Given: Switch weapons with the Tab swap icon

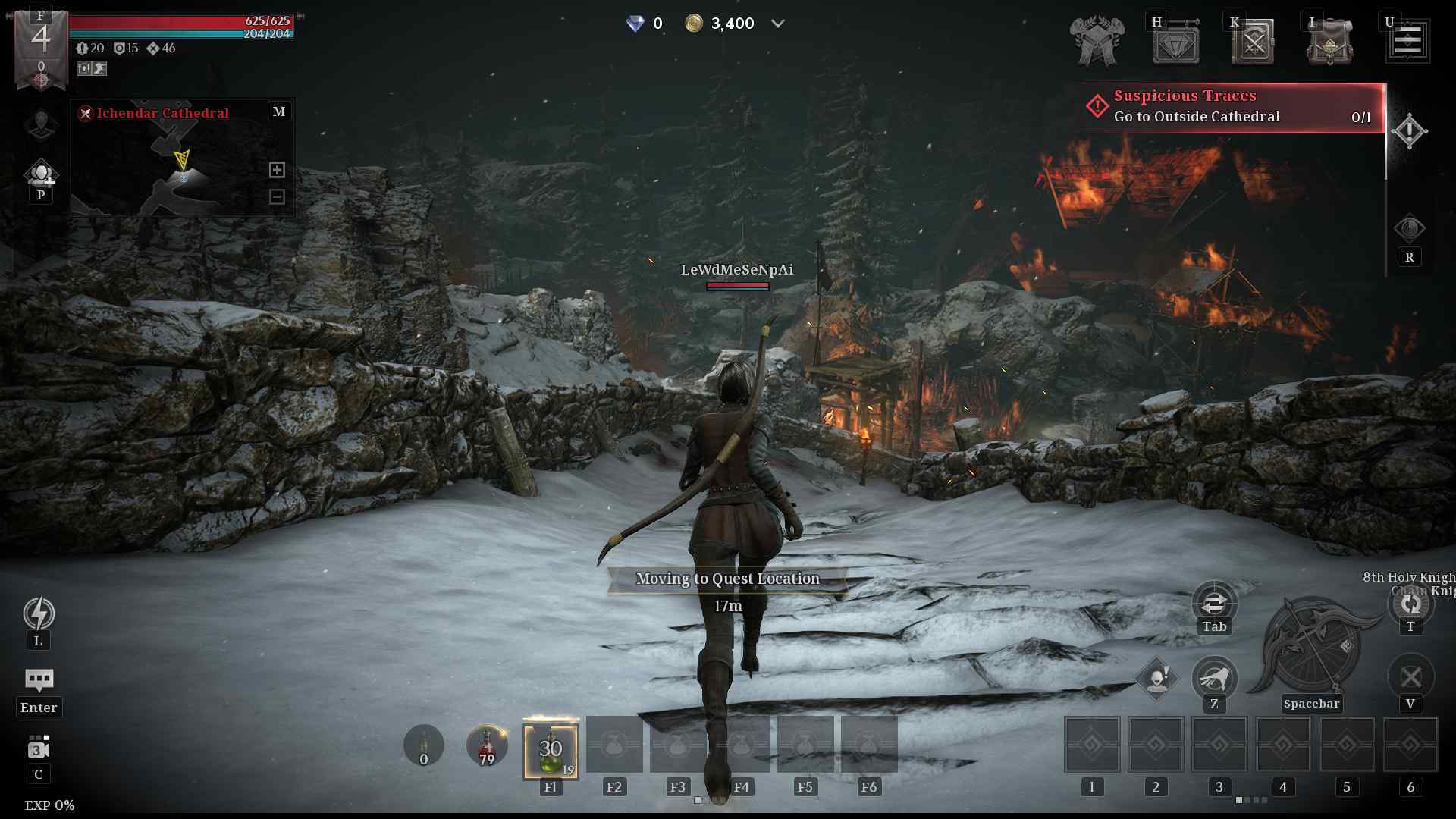Looking at the screenshot, I should pos(1214,604).
